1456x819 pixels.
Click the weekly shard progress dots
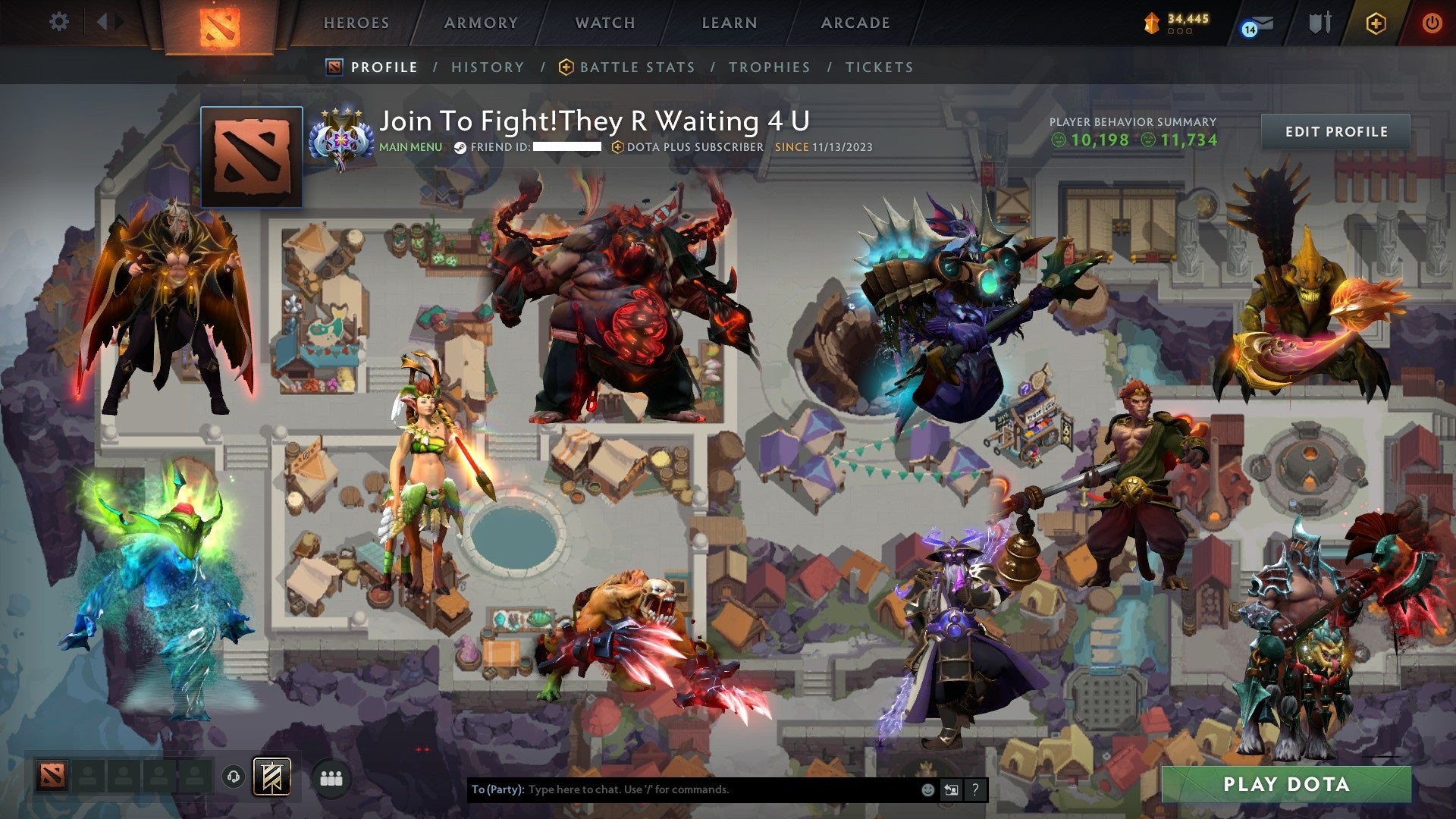pos(1181,31)
